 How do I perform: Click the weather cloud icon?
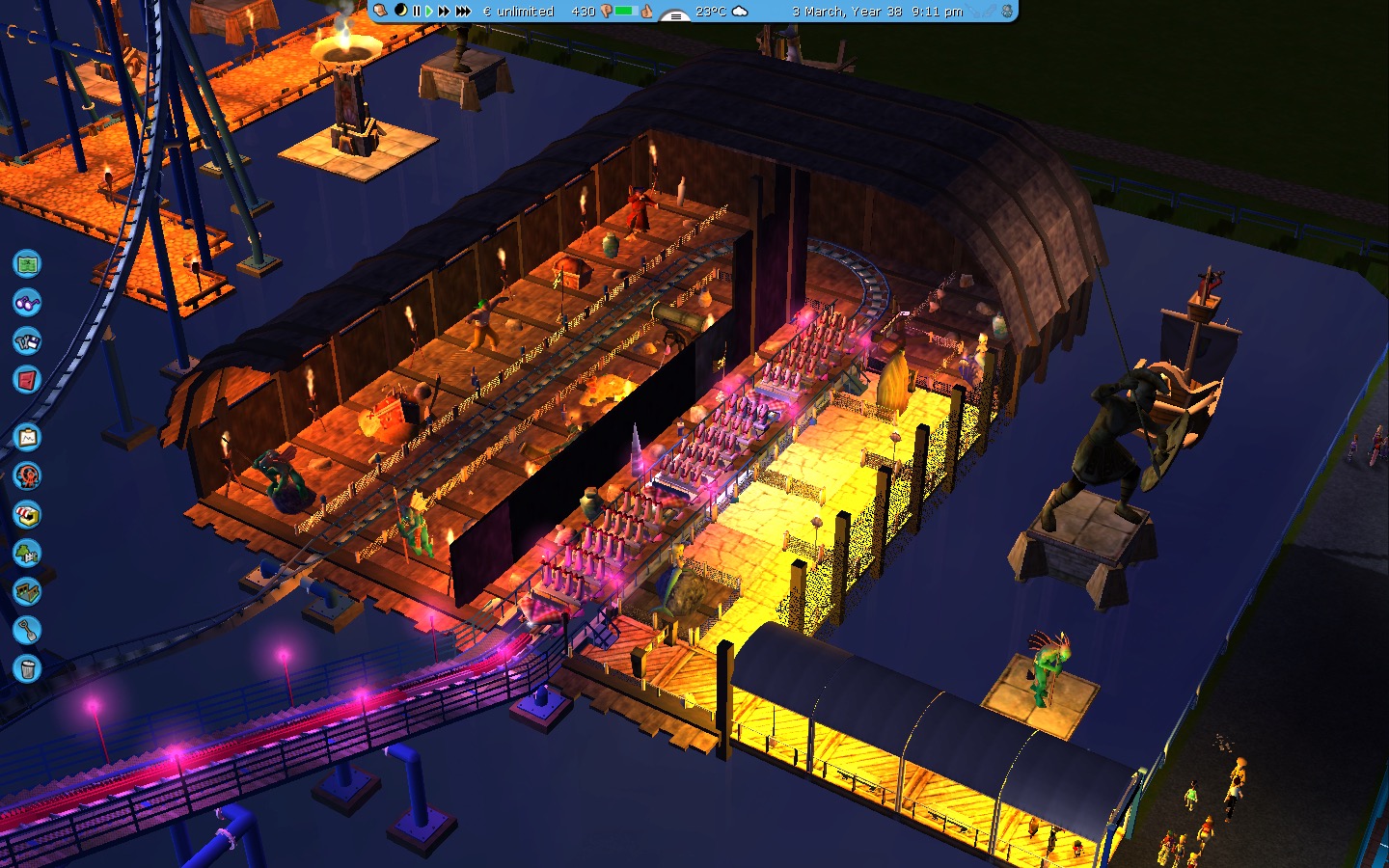pos(740,12)
